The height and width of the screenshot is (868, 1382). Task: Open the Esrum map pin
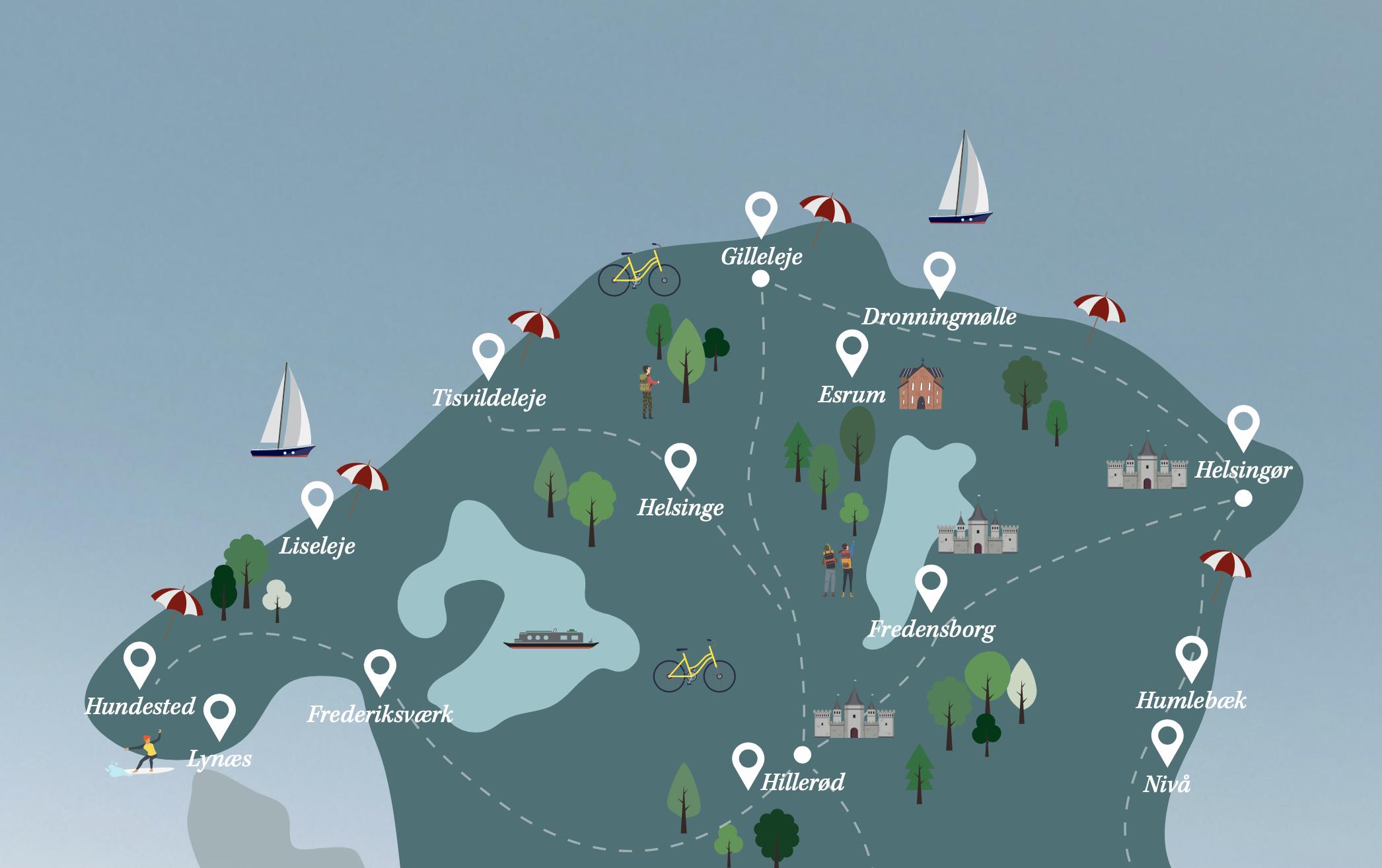pyautogui.click(x=852, y=349)
